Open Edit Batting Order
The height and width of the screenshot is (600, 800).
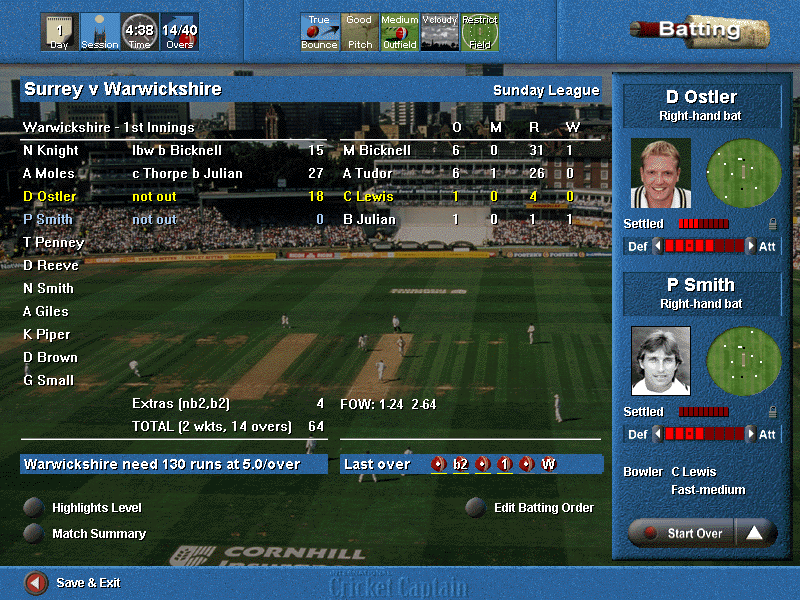pos(477,507)
